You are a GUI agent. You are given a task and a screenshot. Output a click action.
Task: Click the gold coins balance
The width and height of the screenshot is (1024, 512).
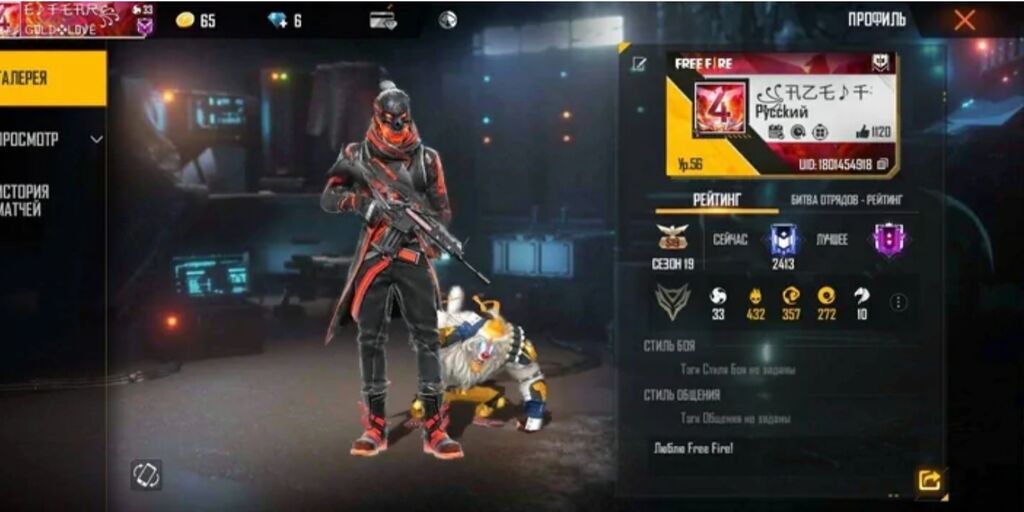click(x=195, y=20)
